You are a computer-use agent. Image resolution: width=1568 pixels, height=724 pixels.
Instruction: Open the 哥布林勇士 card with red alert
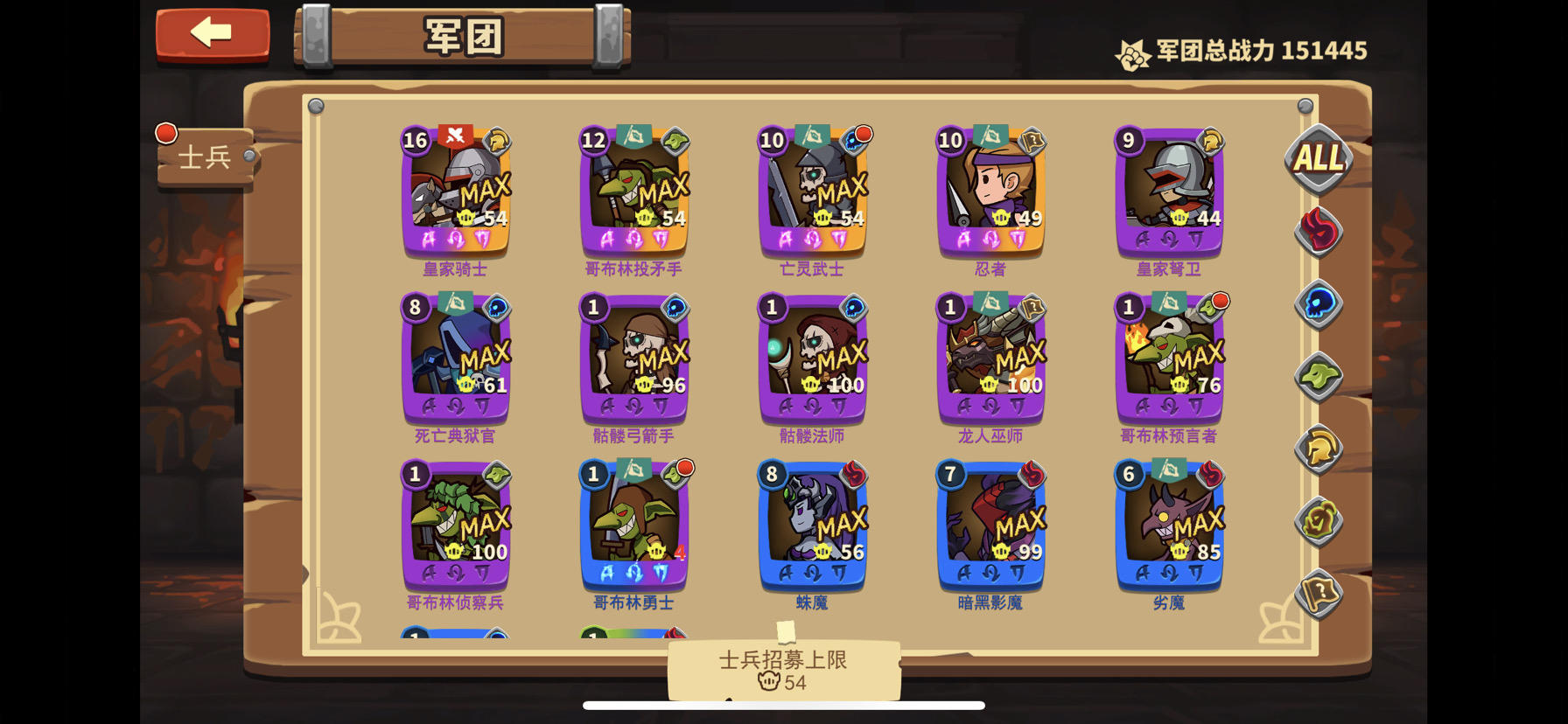634,529
